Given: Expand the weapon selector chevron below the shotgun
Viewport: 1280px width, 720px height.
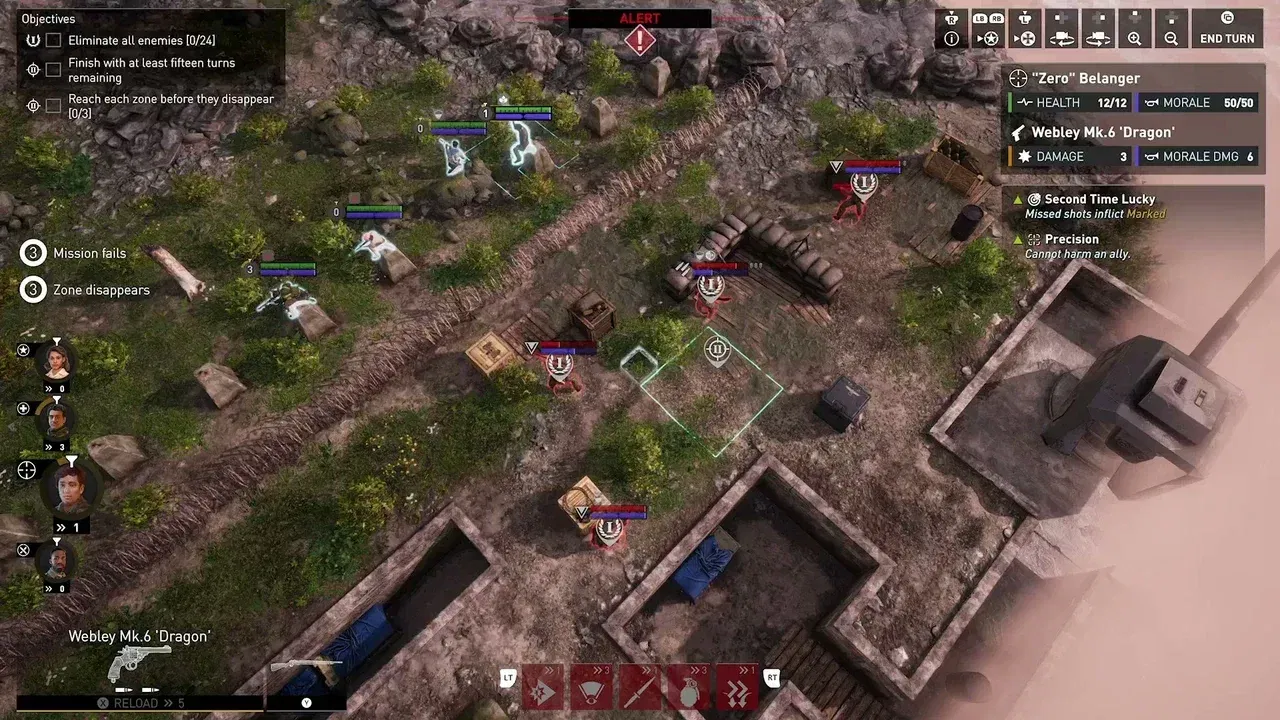Looking at the screenshot, I should 306,702.
